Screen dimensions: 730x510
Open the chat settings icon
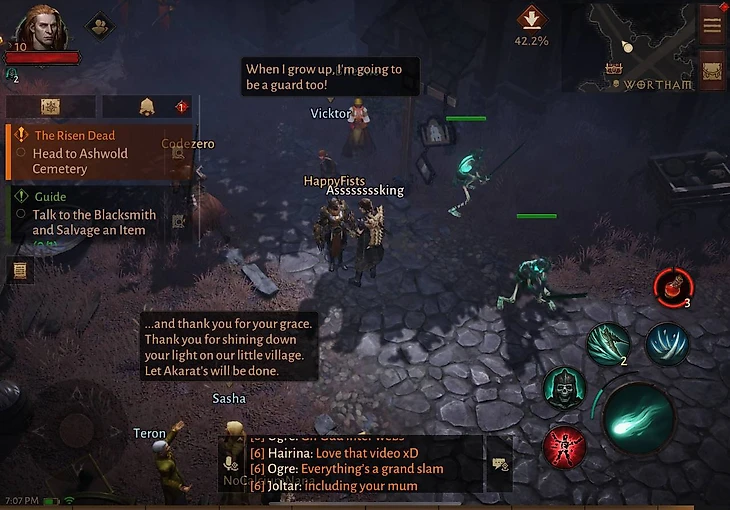click(x=498, y=464)
